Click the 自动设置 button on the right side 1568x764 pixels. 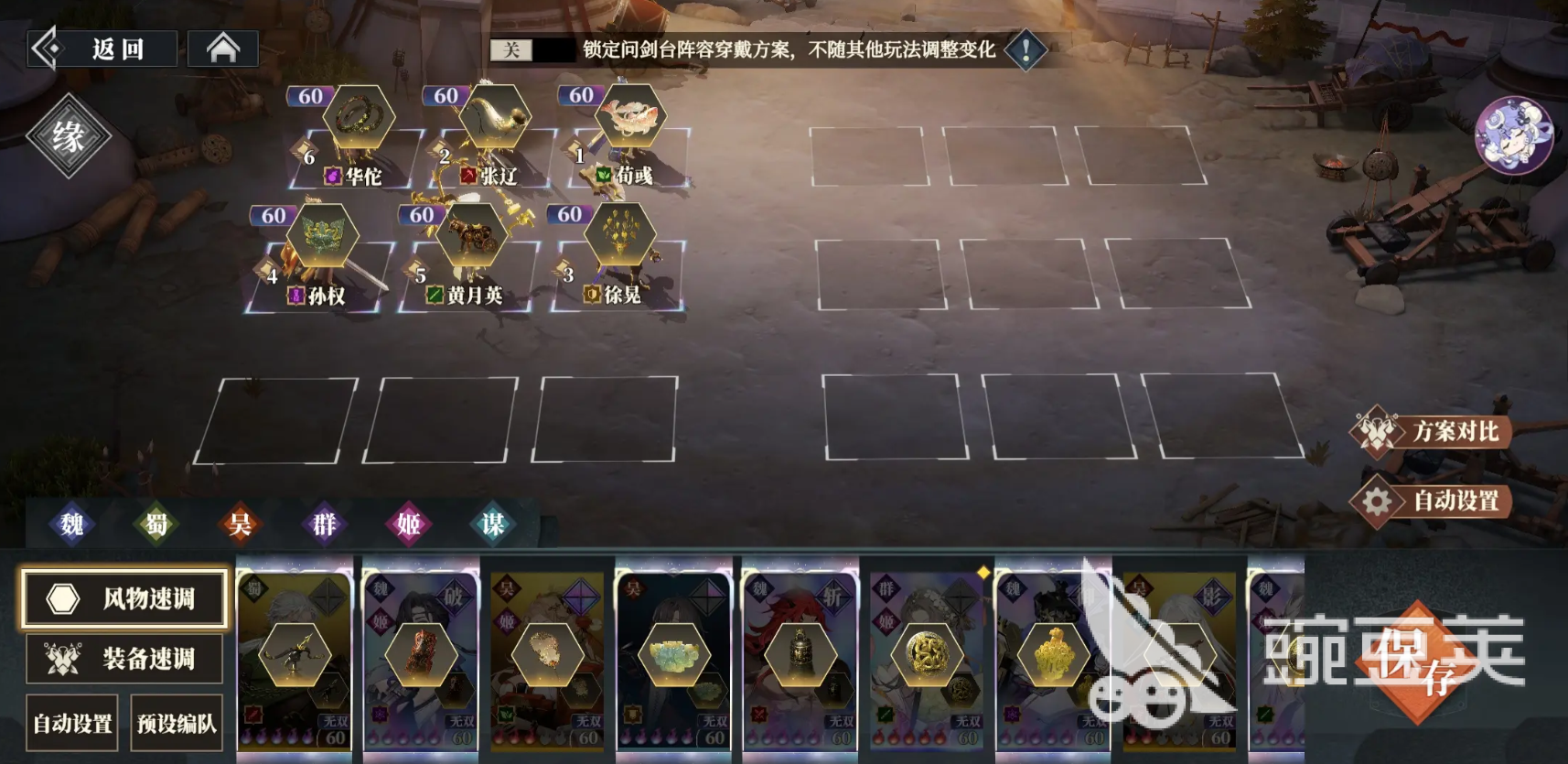point(1457,500)
